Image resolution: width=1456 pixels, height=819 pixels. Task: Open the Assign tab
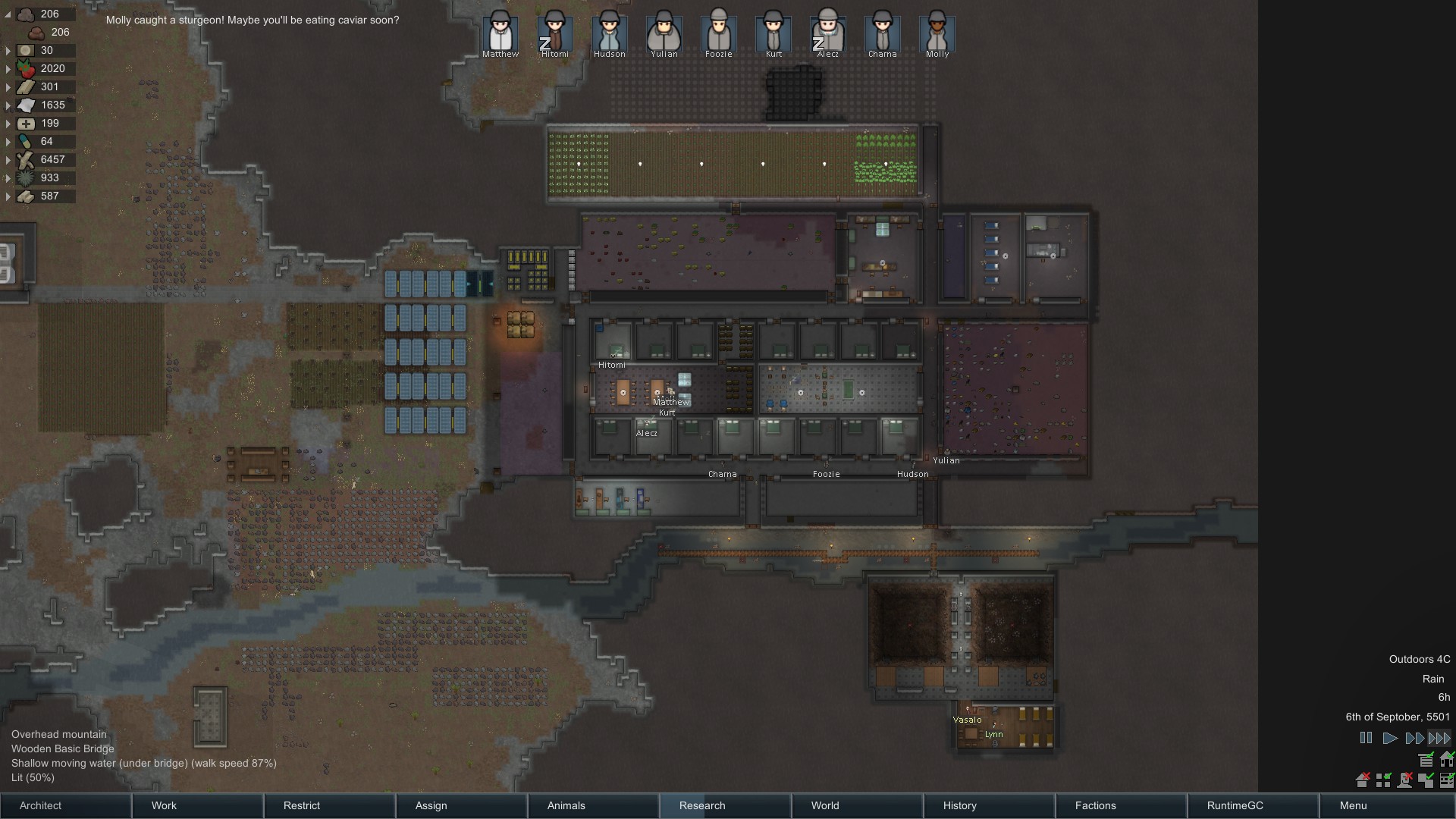coord(461,805)
